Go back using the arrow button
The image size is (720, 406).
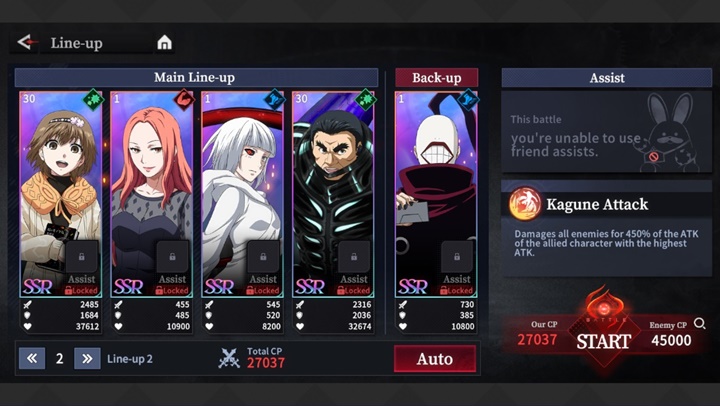pos(26,42)
